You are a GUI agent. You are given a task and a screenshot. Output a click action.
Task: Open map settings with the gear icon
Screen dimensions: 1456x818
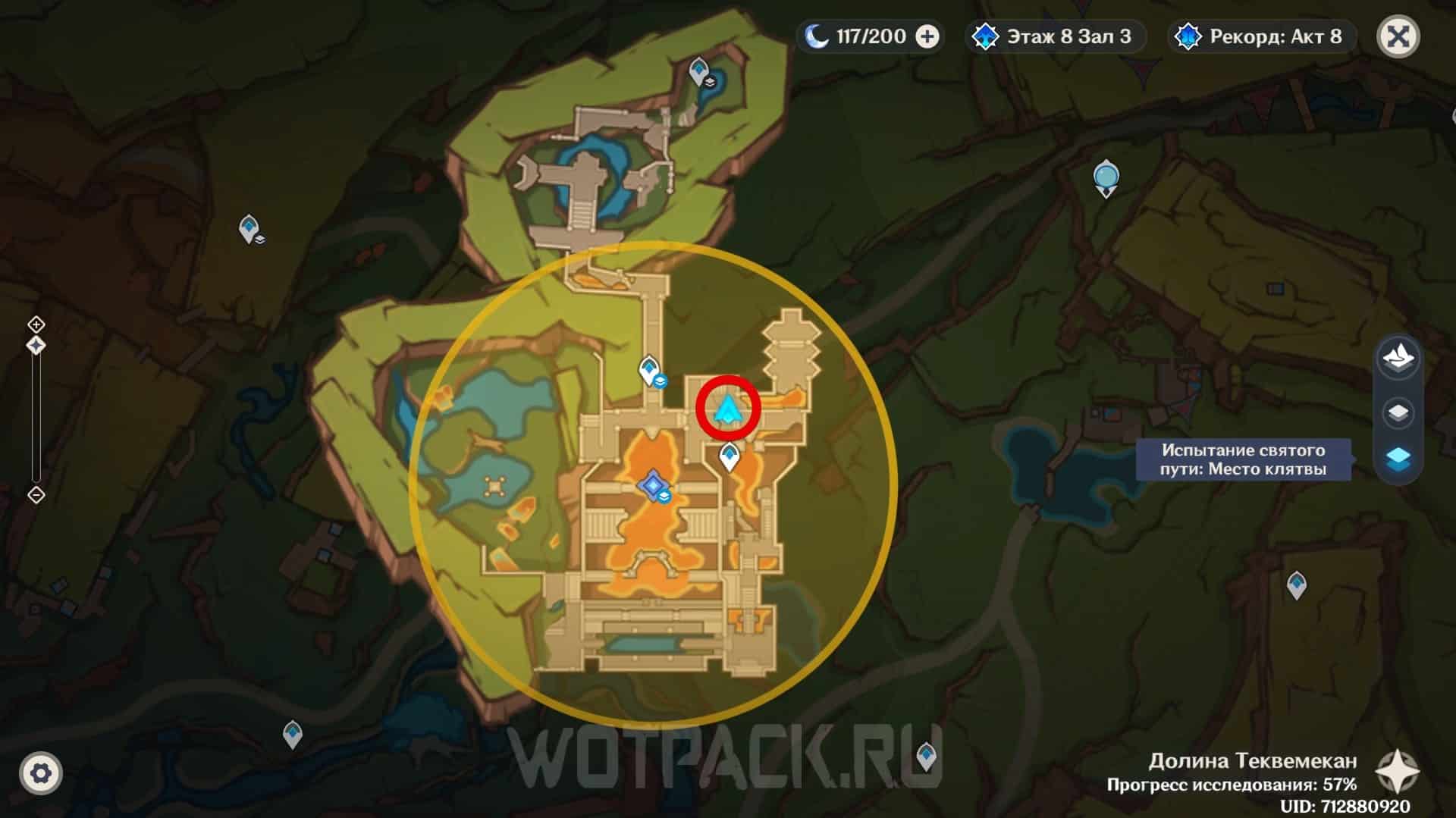[x=41, y=773]
